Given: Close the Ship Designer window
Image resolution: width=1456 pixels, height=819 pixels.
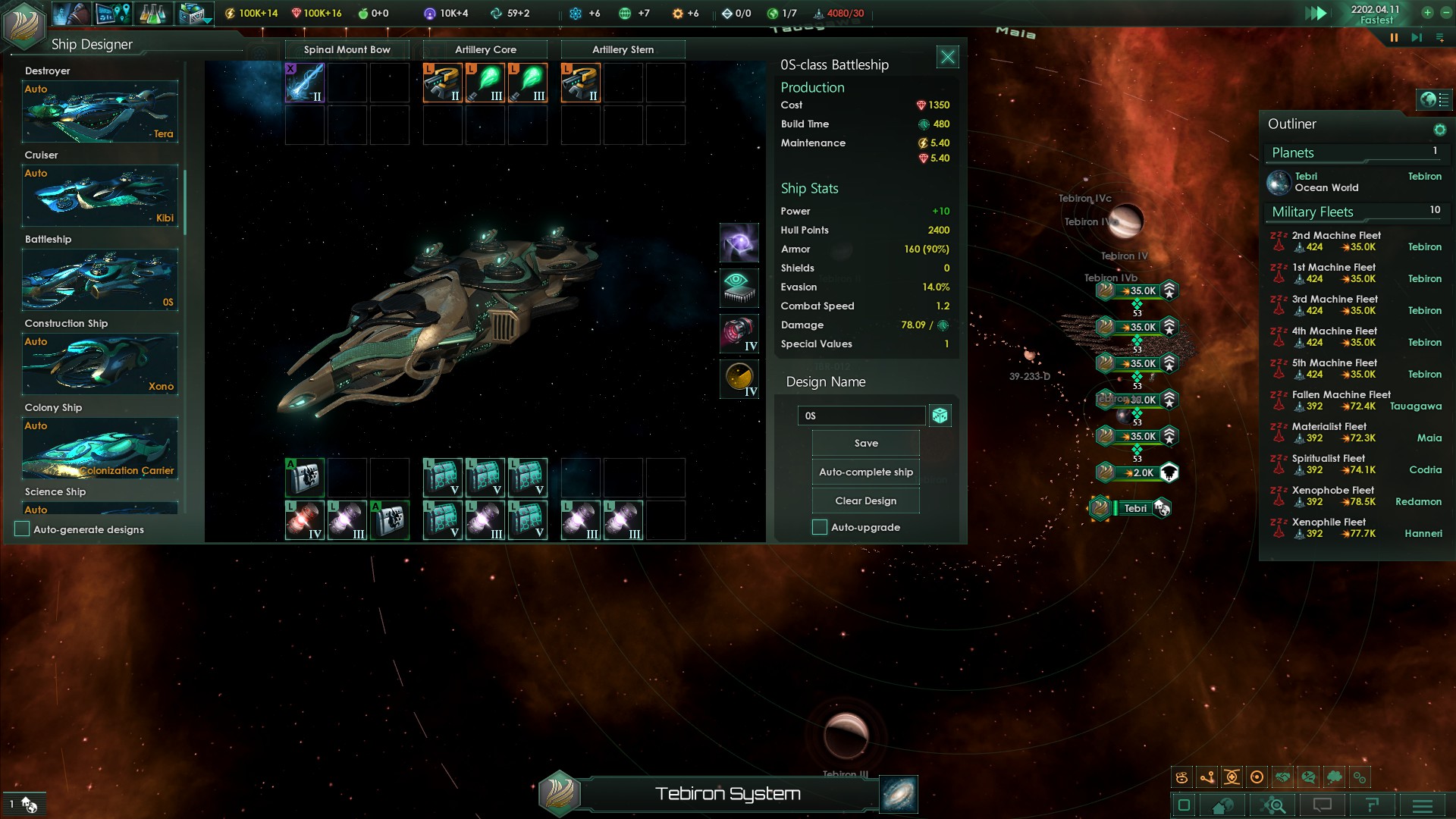Looking at the screenshot, I should 947,57.
